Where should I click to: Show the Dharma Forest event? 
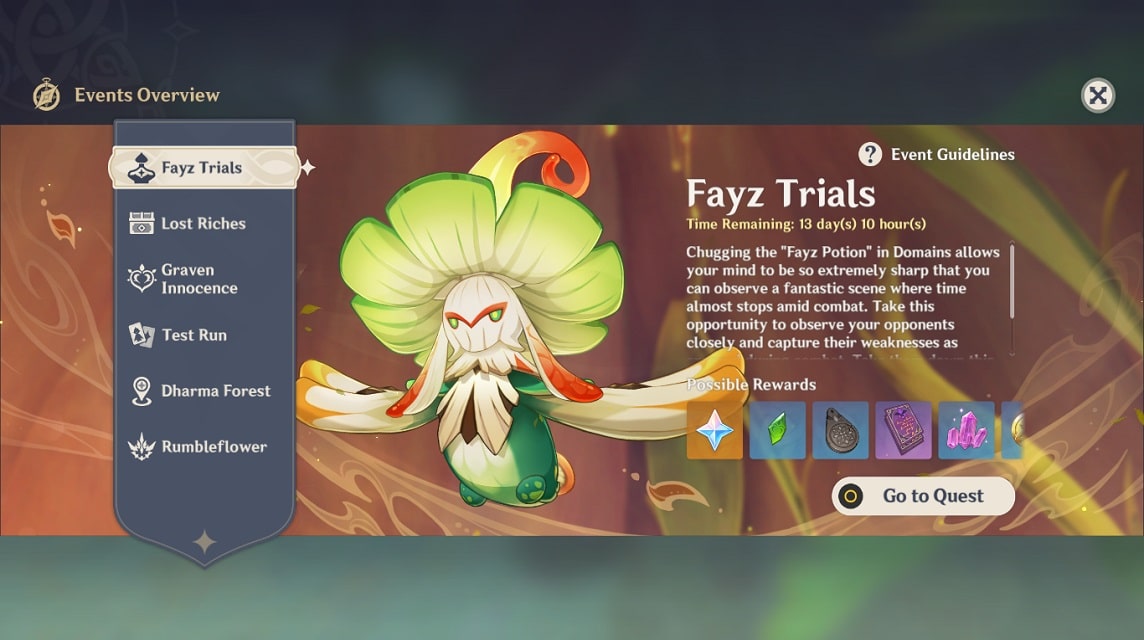(215, 391)
